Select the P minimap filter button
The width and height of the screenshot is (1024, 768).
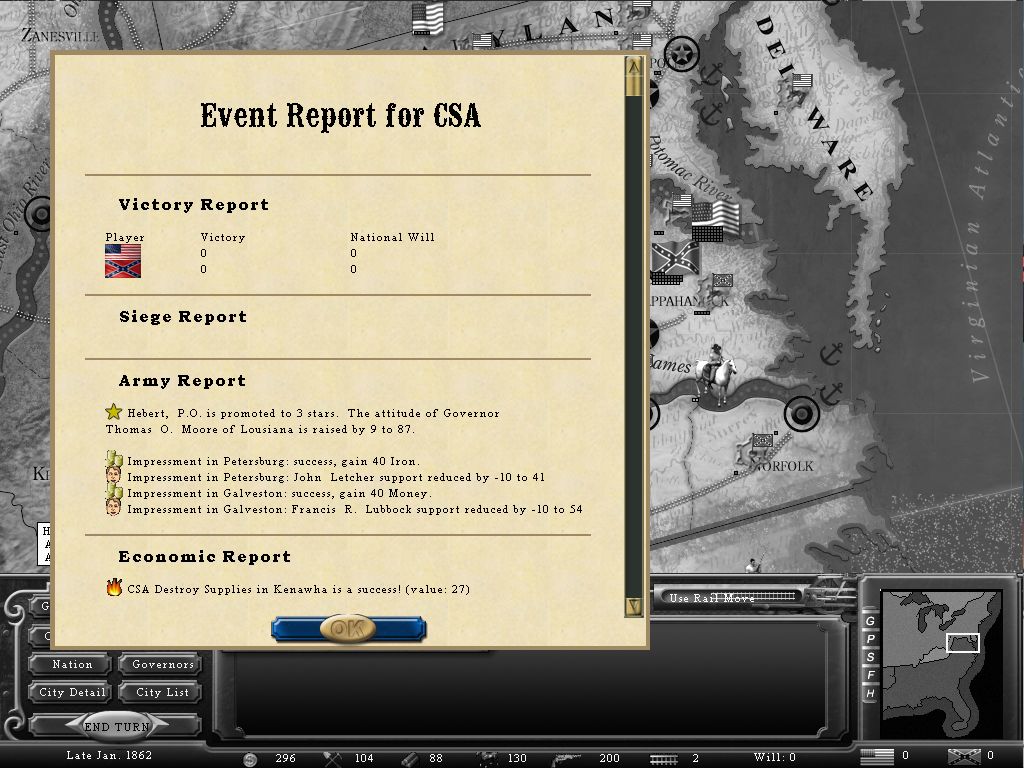870,639
